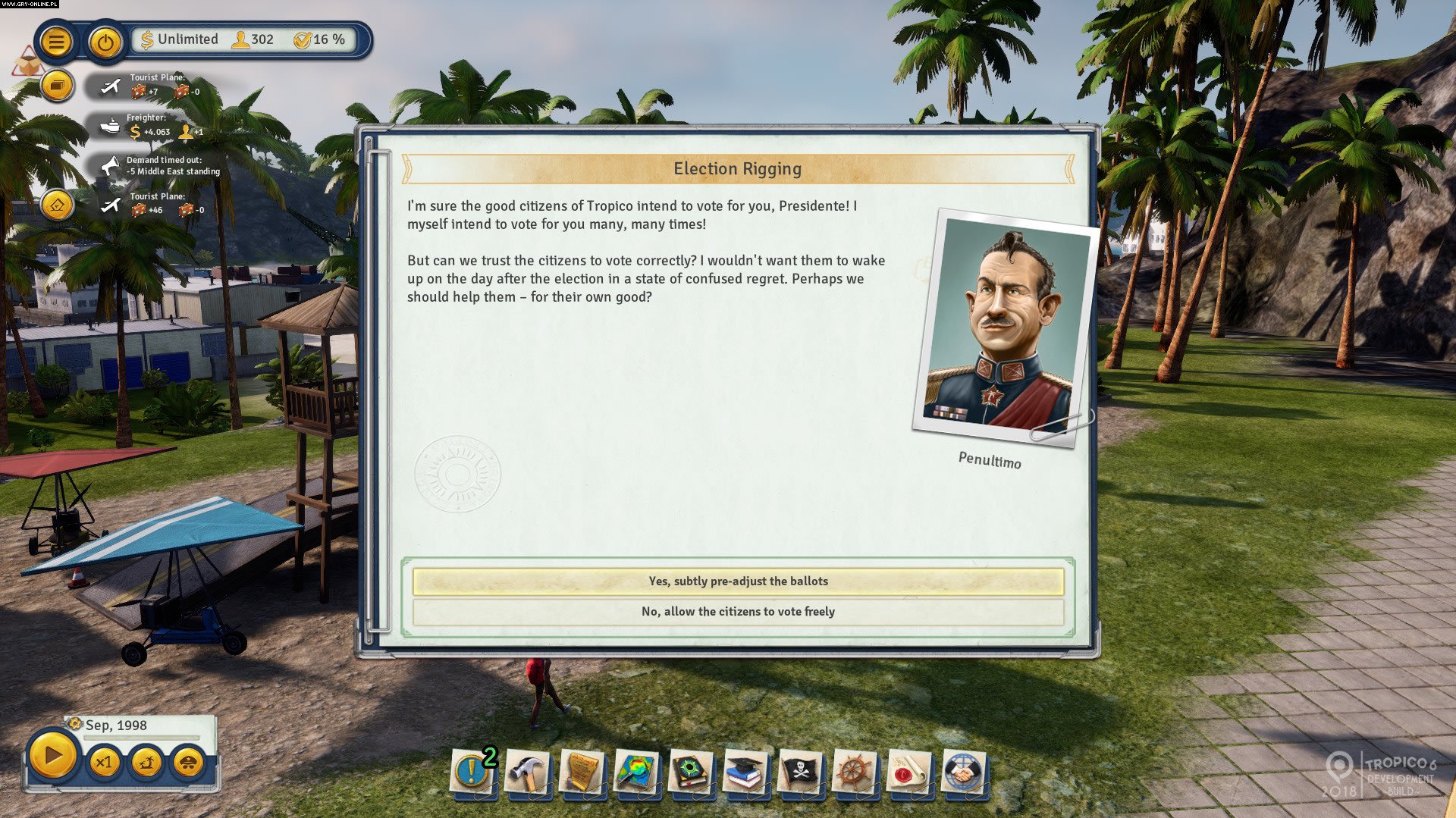Choose "Yes, subtly pre-adjust the ballots"

tap(738, 581)
